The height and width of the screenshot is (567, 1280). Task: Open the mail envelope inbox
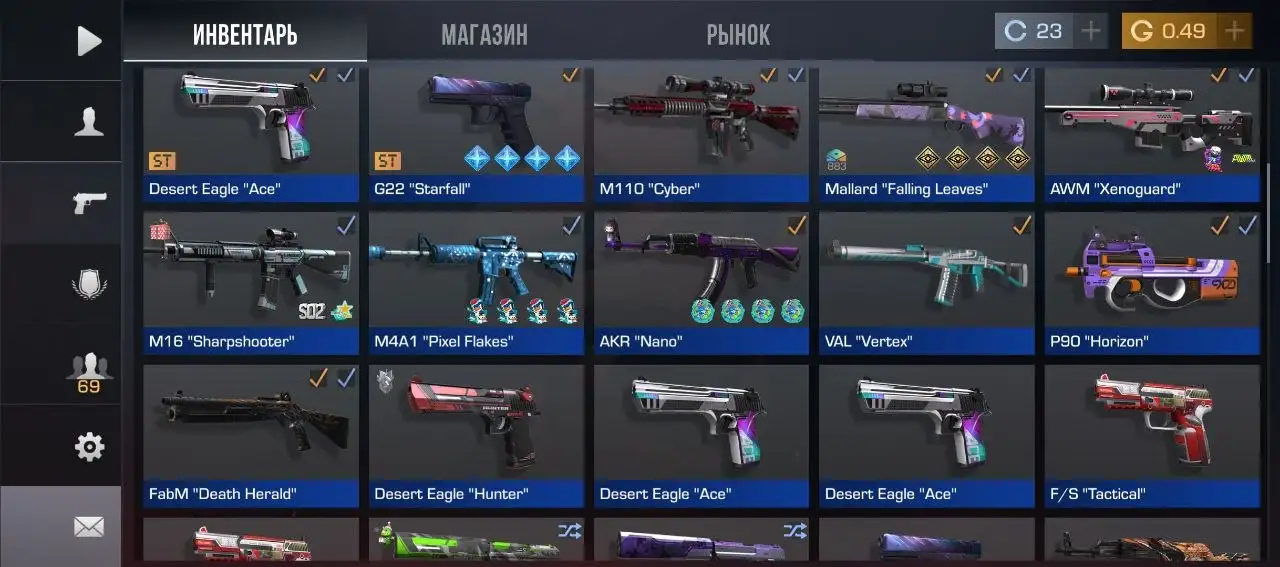click(89, 526)
